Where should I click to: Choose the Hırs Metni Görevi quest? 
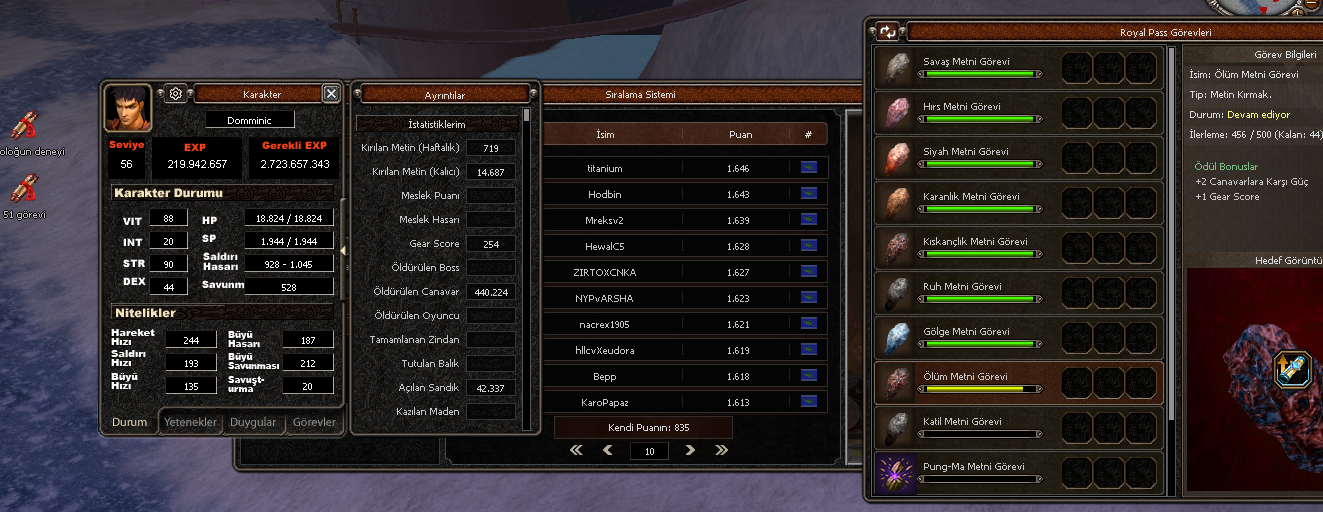click(x=1019, y=112)
